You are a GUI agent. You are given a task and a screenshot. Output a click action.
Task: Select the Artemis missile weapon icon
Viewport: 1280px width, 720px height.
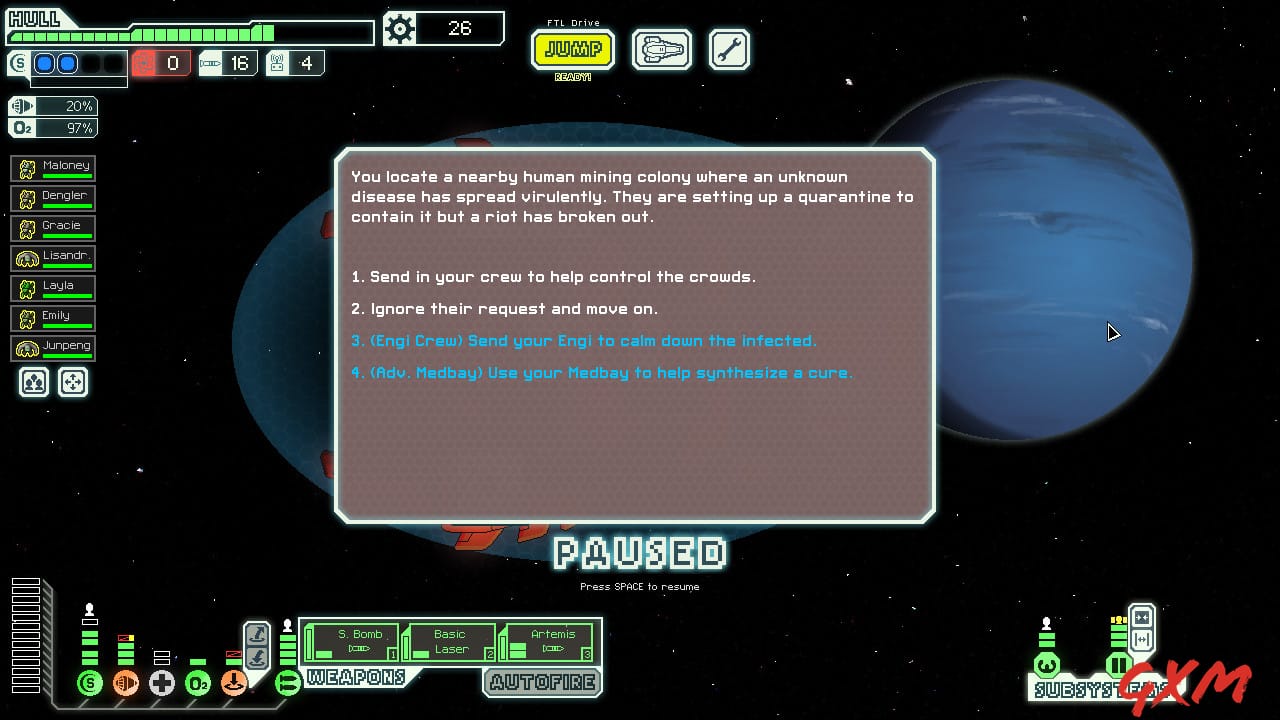click(548, 640)
